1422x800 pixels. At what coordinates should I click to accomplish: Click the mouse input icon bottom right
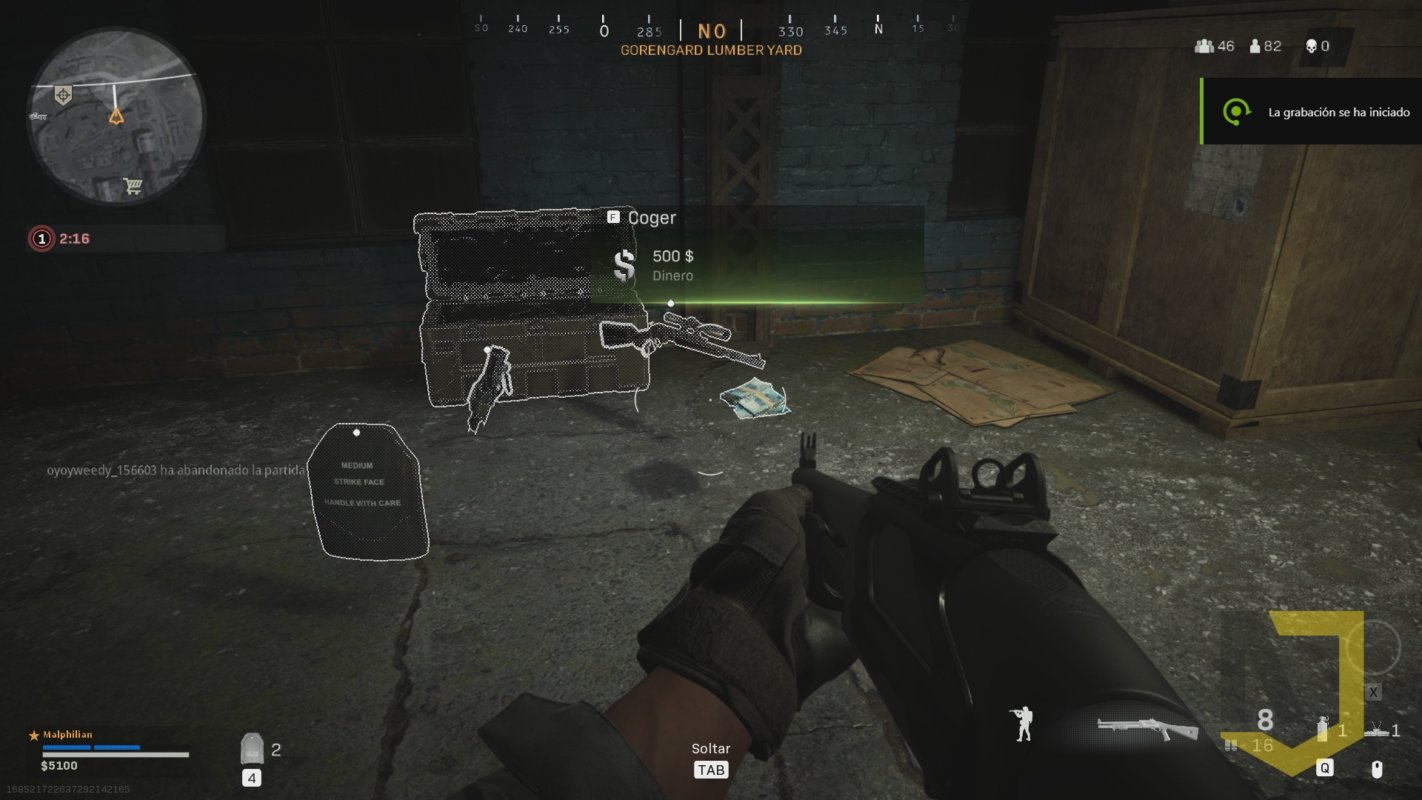pos(1378,768)
